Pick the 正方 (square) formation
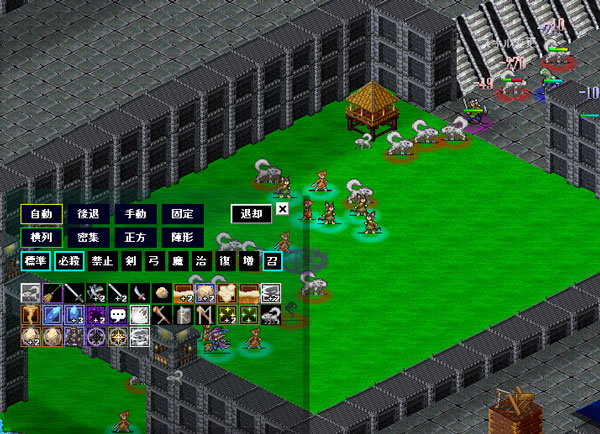Screen dimensions: 600x434 (135, 238)
